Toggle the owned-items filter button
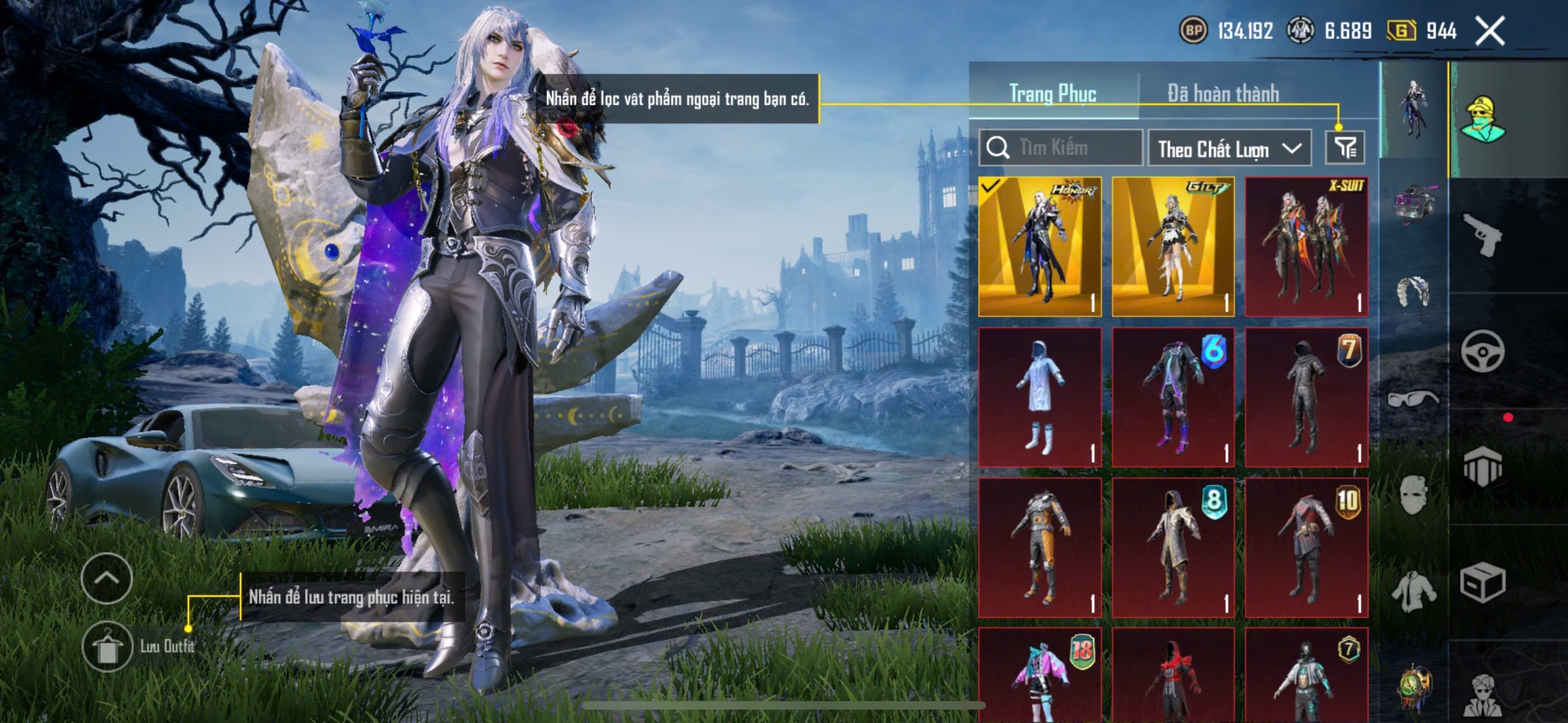The image size is (1568, 723). (x=1345, y=148)
